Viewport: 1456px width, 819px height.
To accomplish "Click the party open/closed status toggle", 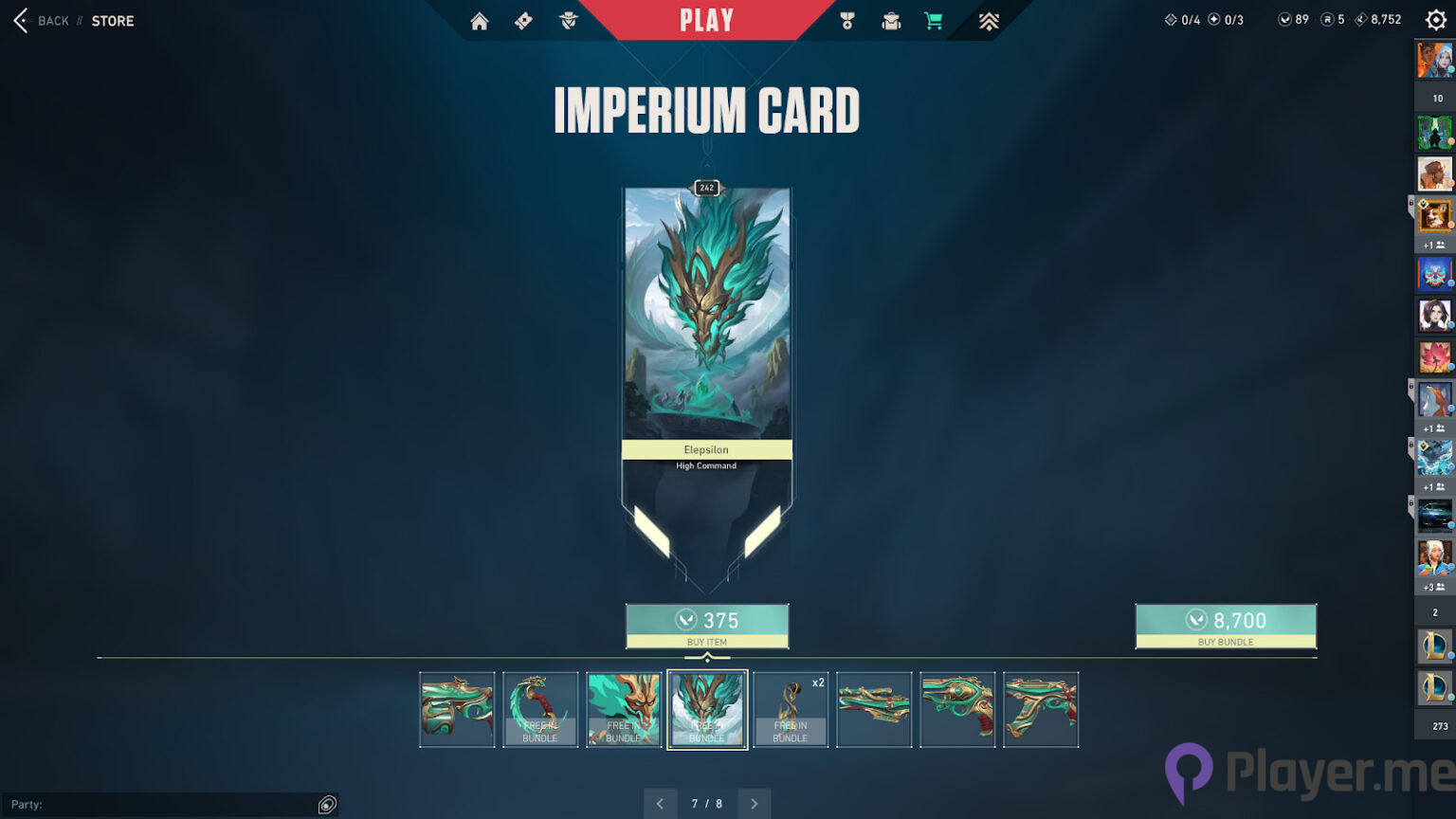I will click(x=327, y=804).
